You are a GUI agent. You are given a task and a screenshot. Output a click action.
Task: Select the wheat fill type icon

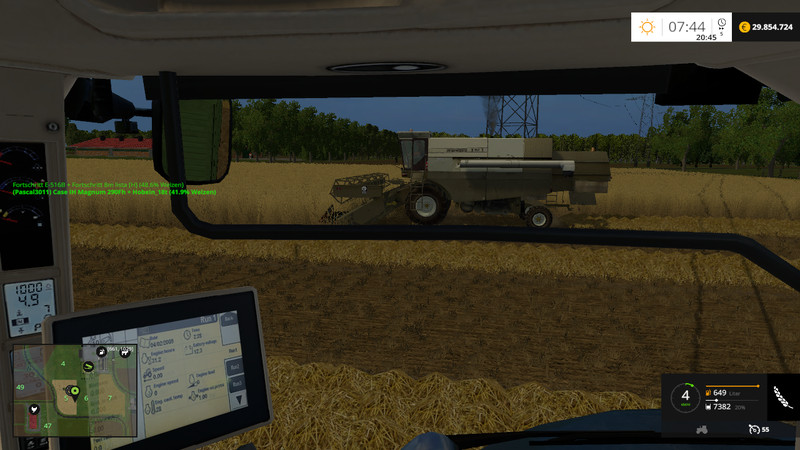[782, 398]
